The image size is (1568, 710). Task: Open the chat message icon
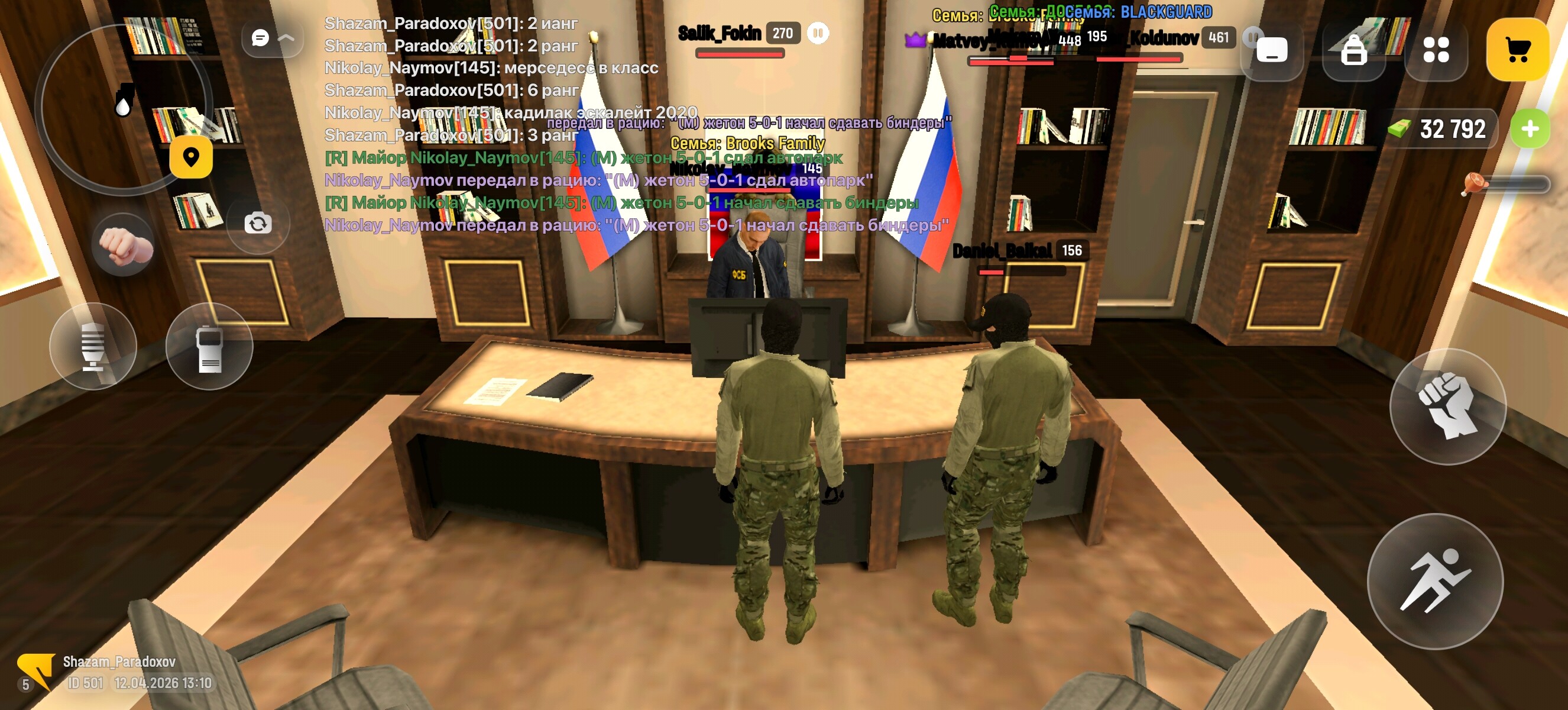point(261,38)
